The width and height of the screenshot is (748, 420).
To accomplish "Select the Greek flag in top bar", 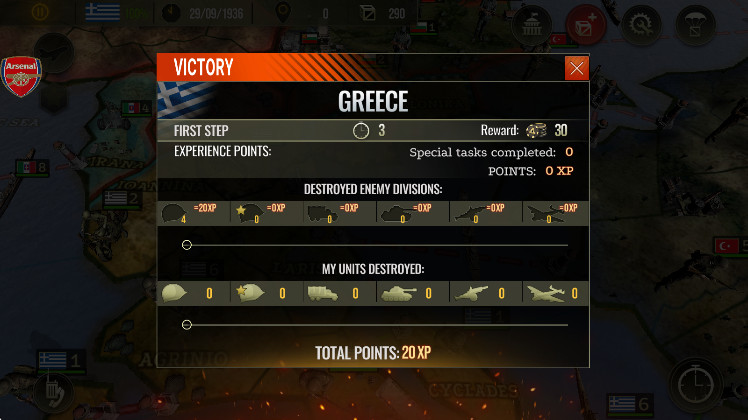I will (102, 13).
